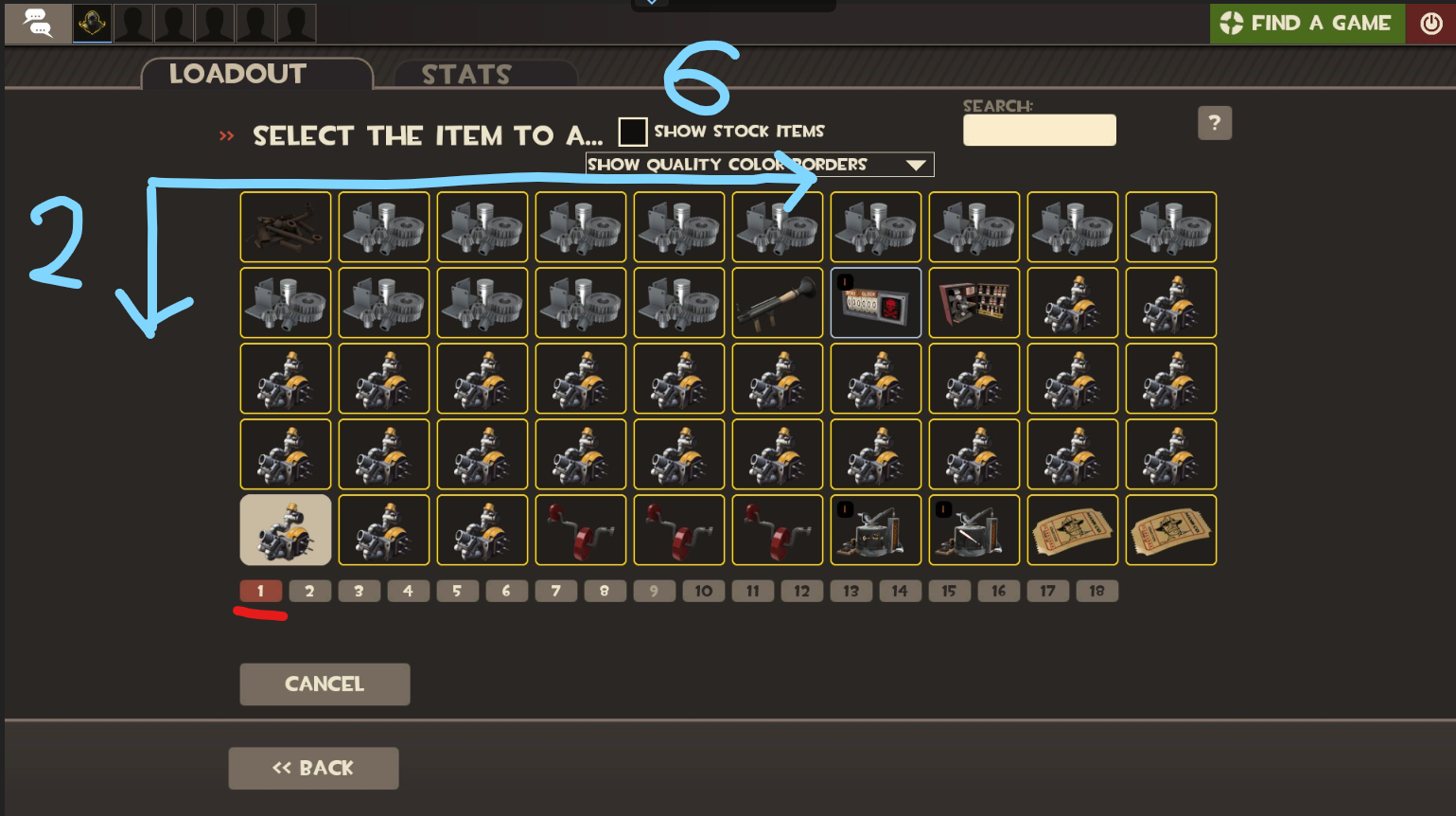Pick a Tour of Duty Ticket

click(1072, 530)
